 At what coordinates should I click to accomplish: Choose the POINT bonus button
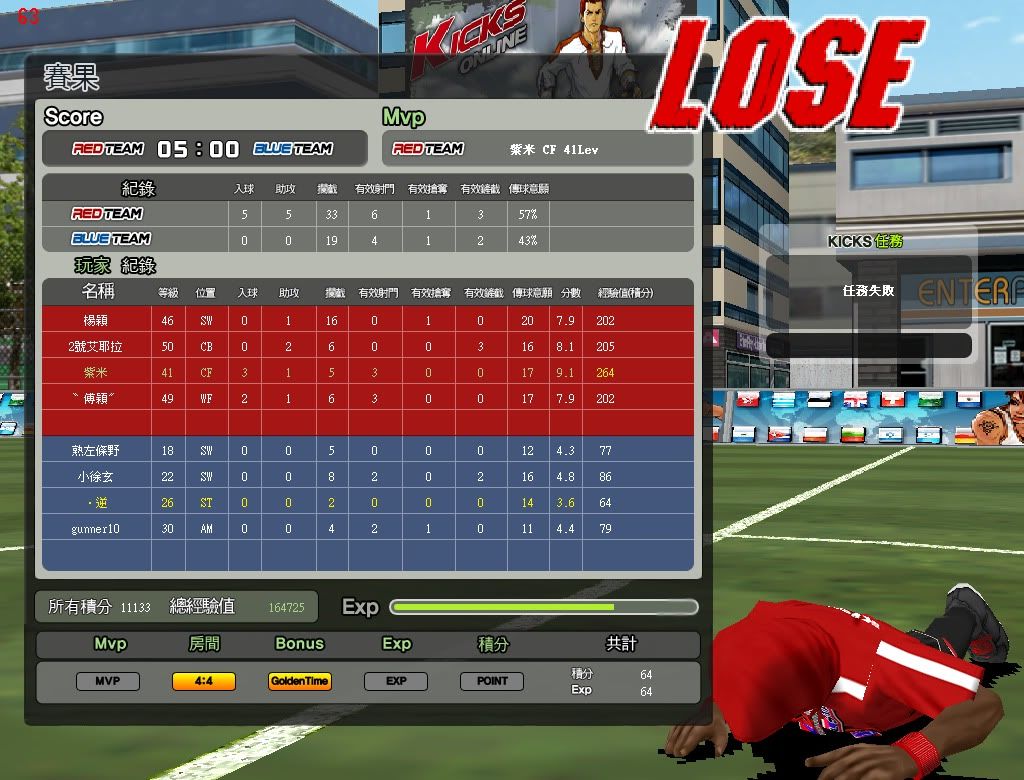tap(492, 681)
